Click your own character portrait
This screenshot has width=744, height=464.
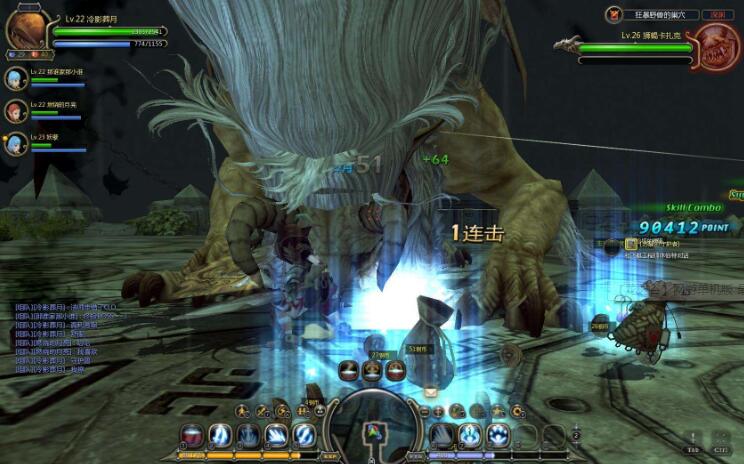[x=26, y=28]
